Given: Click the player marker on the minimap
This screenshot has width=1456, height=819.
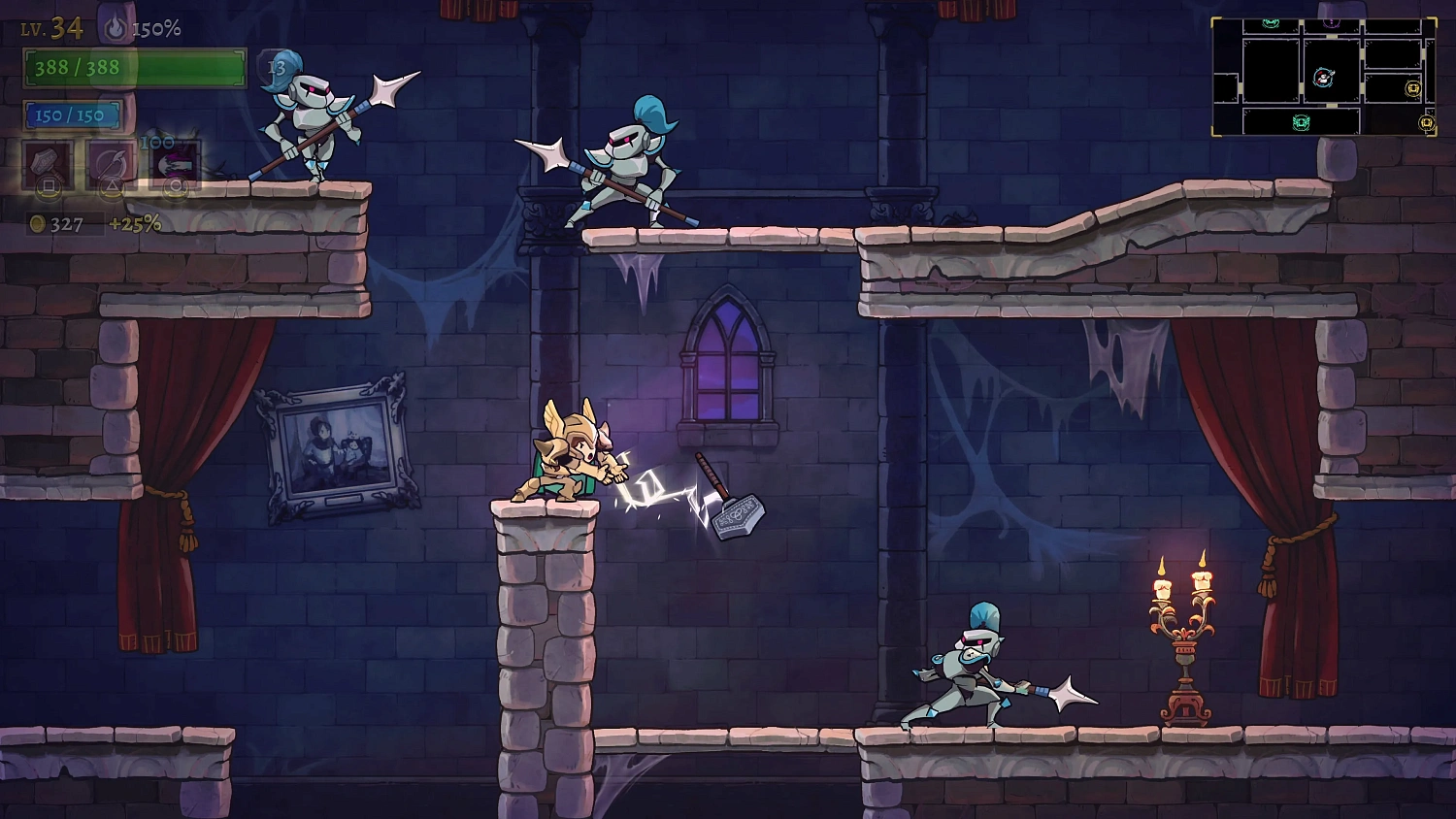Looking at the screenshot, I should point(1323,78).
